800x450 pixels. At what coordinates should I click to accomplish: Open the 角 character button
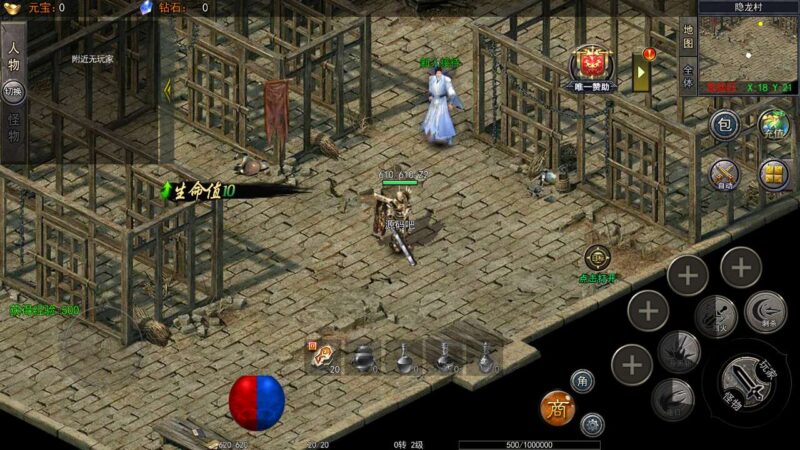point(584,380)
